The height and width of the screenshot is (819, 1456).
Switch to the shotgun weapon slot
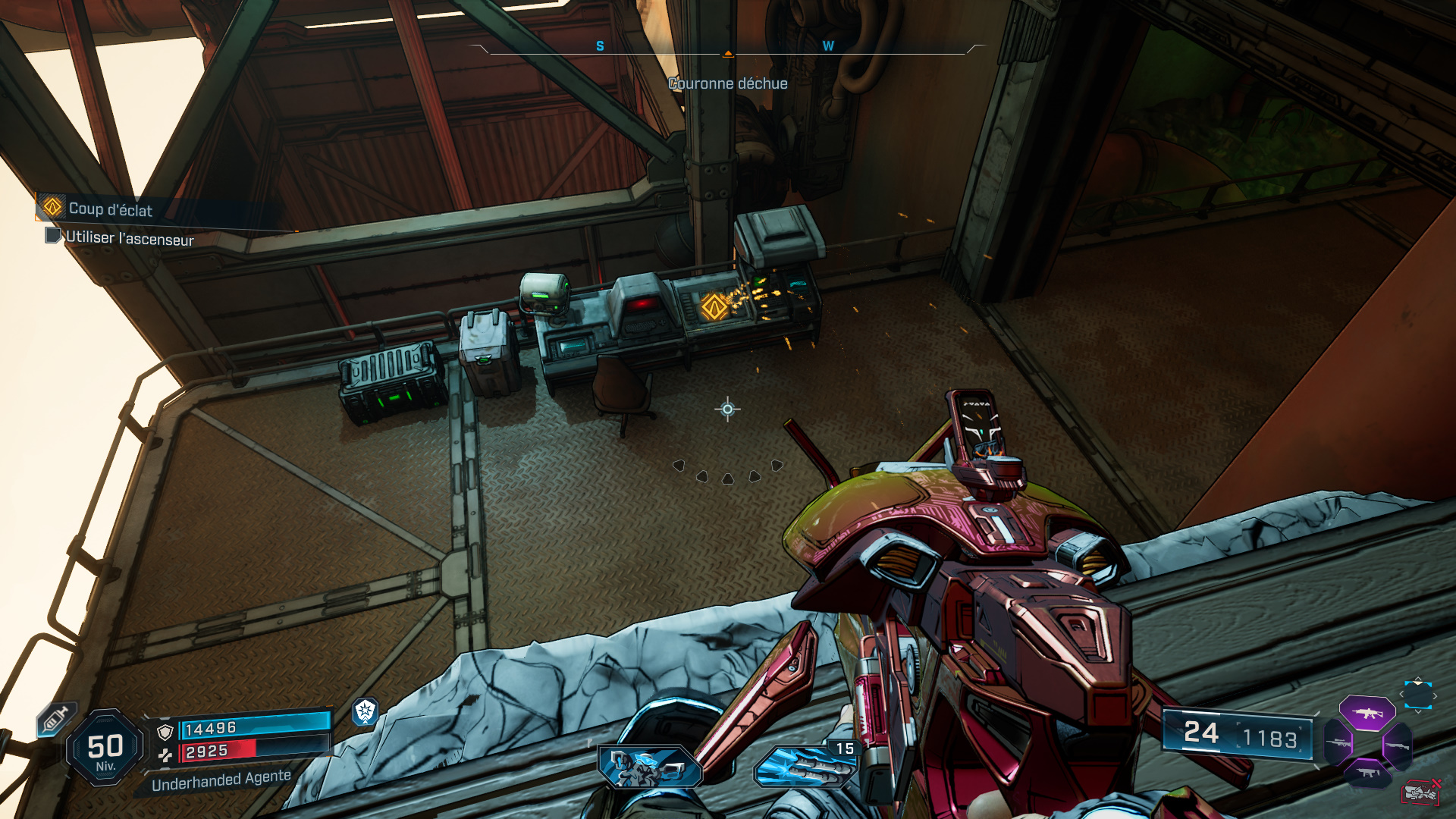coord(1397,746)
